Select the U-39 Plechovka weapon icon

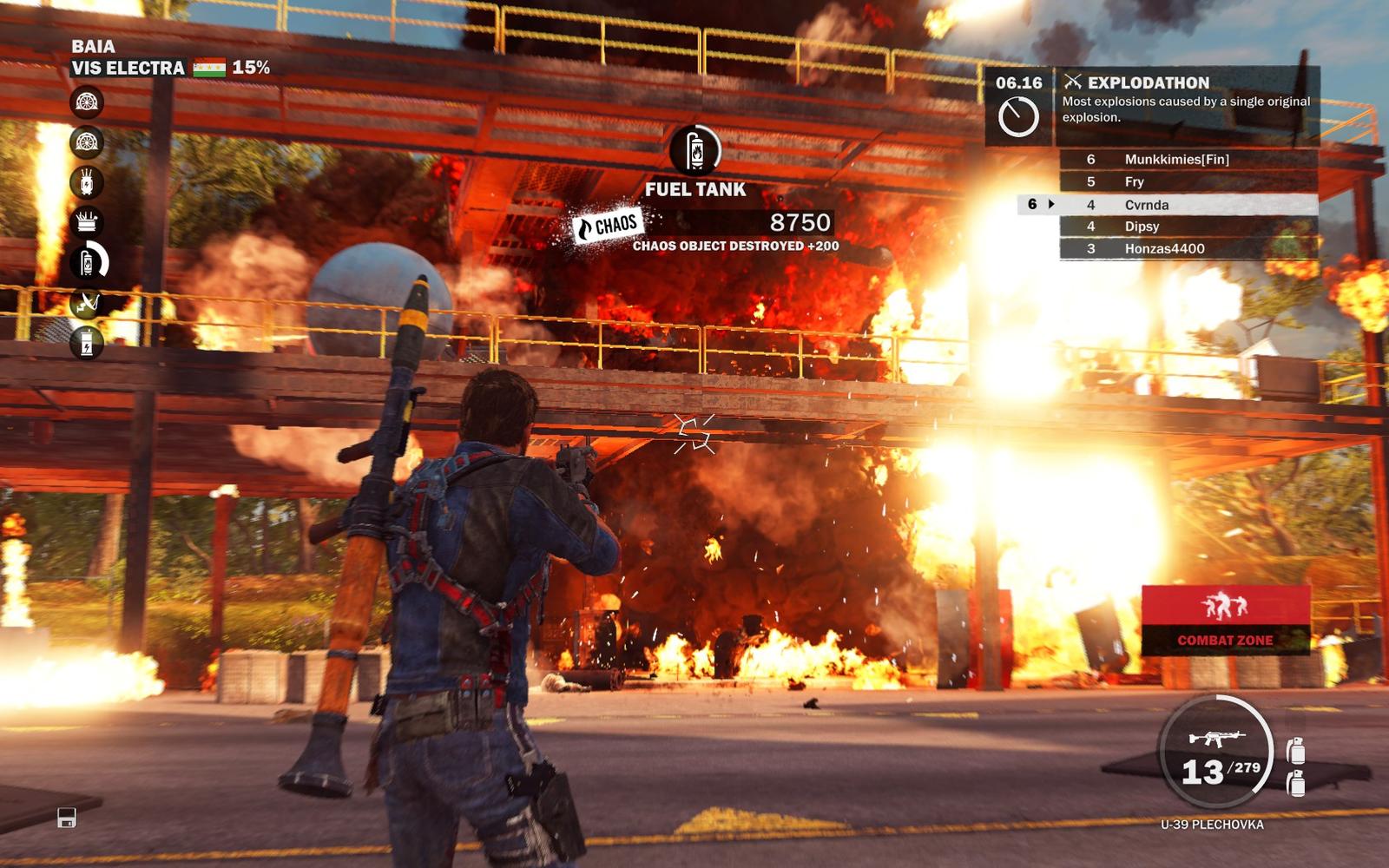pos(1215,739)
